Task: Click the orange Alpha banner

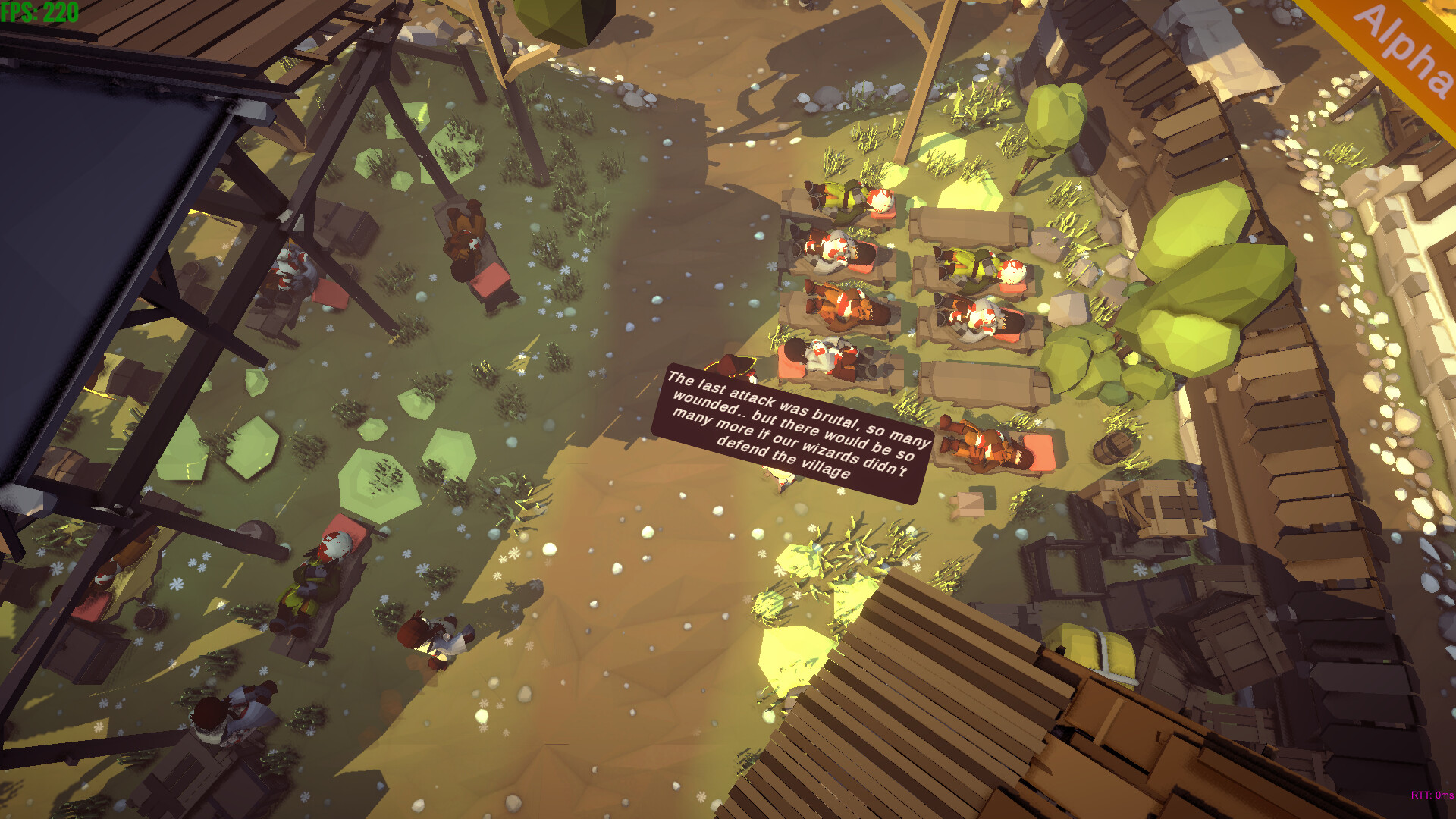Action: [x=1407, y=49]
